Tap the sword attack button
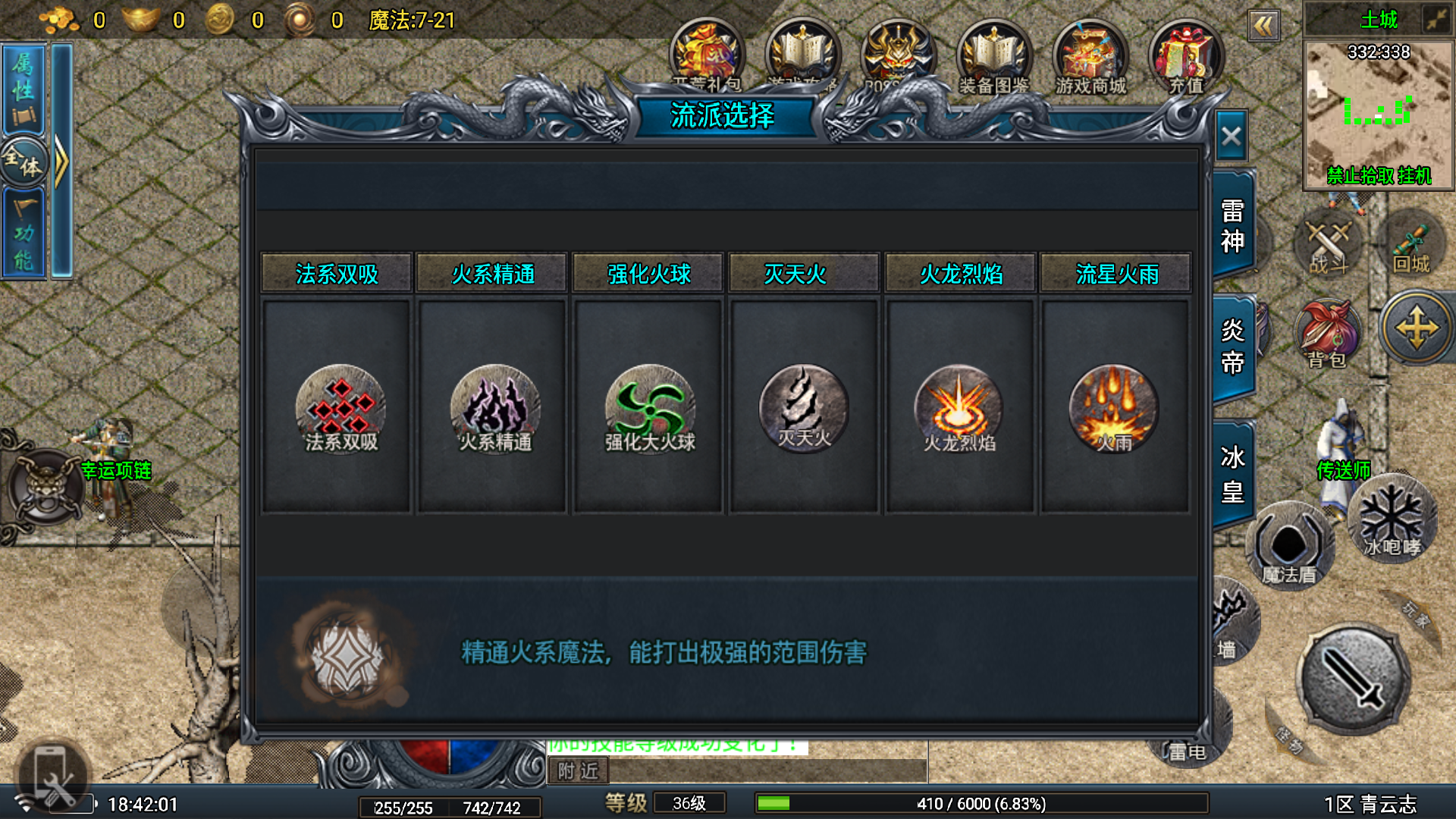Image resolution: width=1456 pixels, height=819 pixels. point(1354,679)
